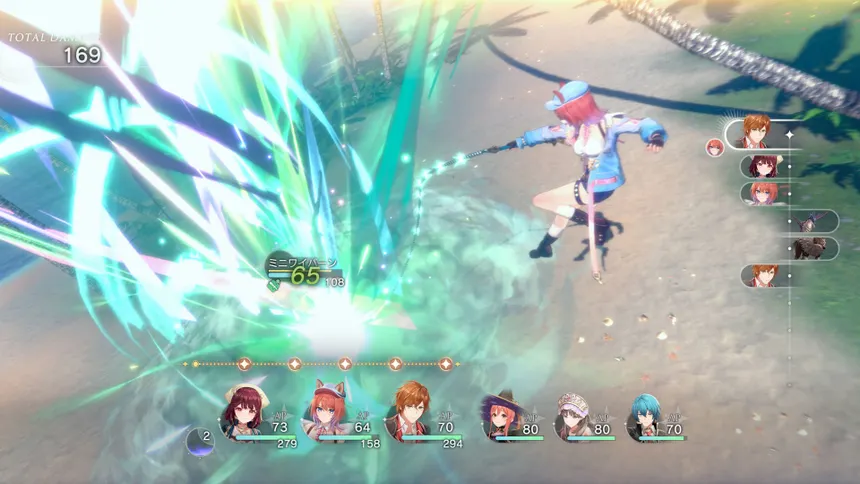
Task: Select the wolf beast turn order entry
Action: coord(810,248)
